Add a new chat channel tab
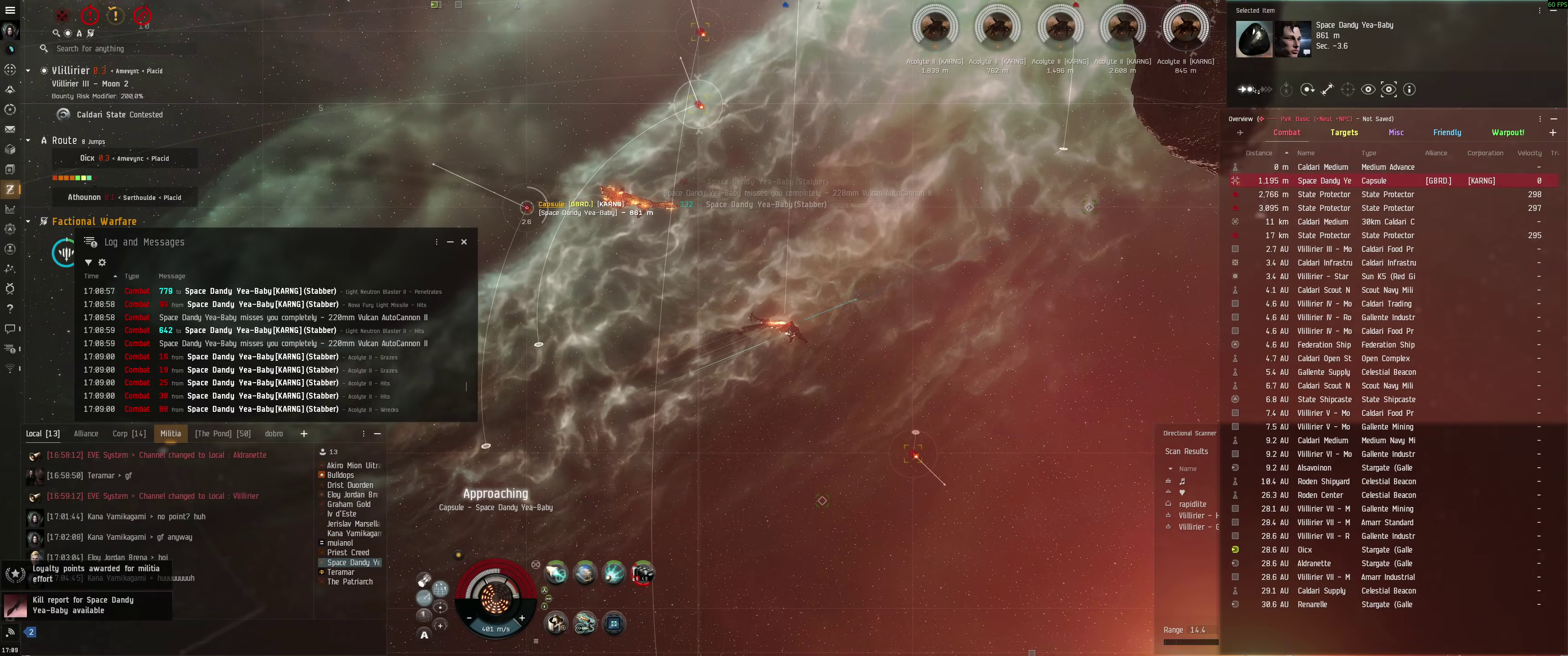Image resolution: width=1568 pixels, height=656 pixels. [304, 434]
